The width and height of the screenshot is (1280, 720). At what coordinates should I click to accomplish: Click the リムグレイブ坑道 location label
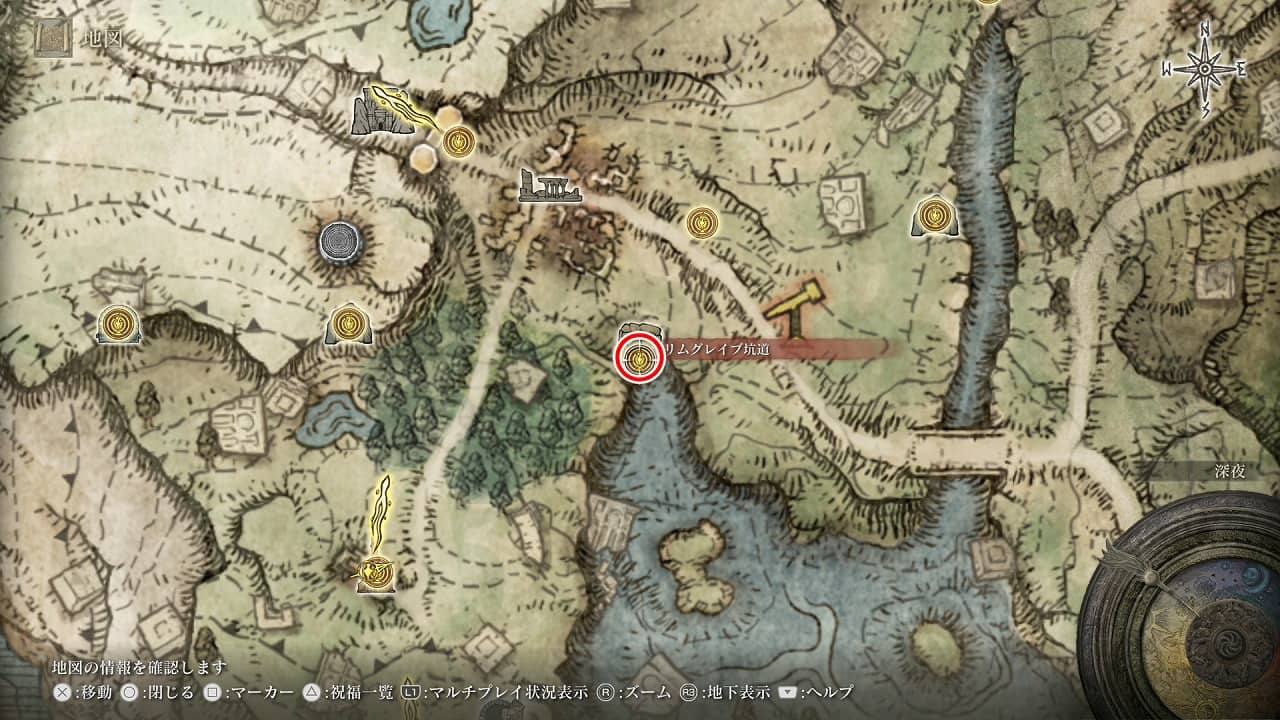[x=722, y=348]
